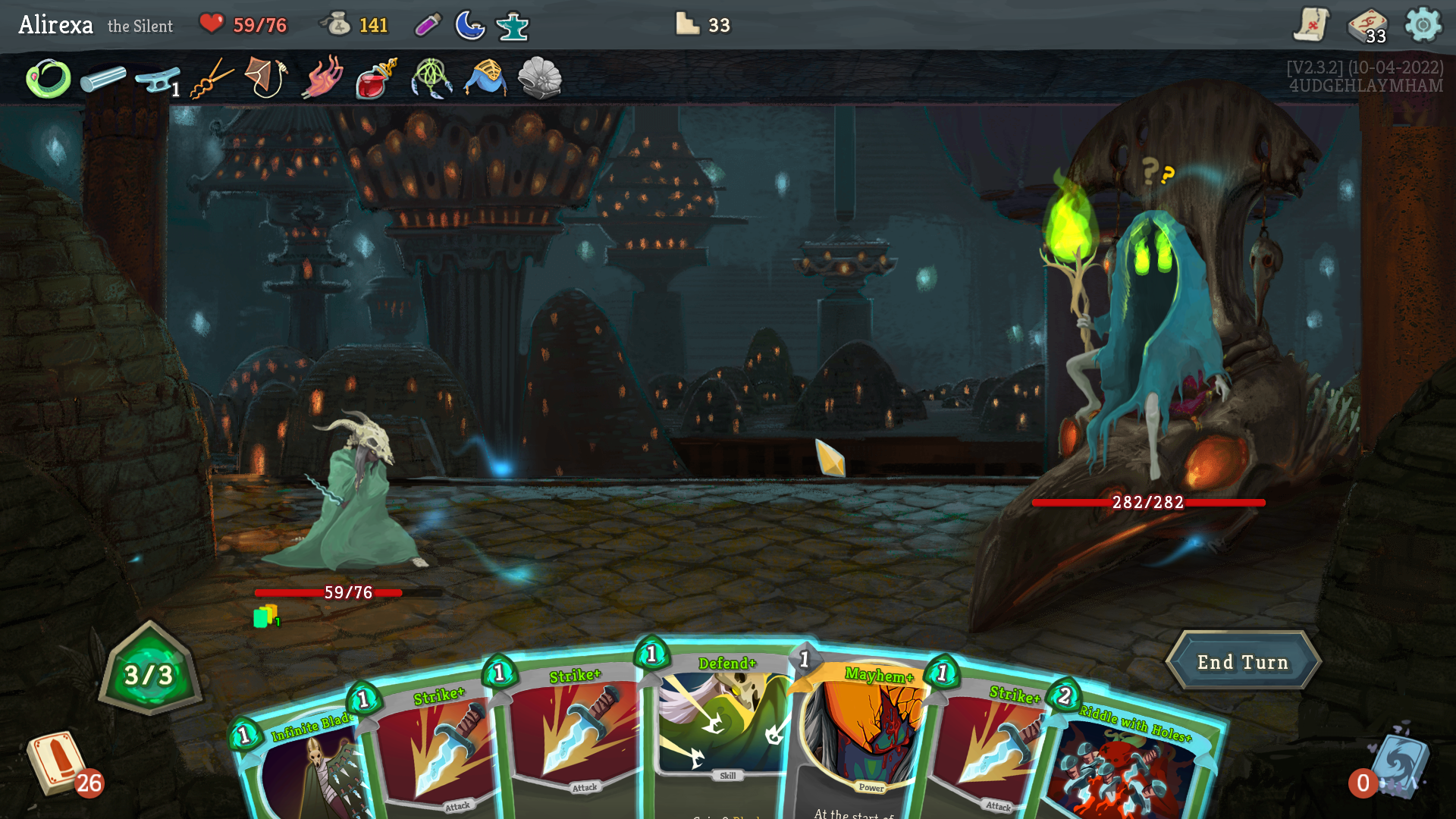The height and width of the screenshot is (819, 1456).
Task: Pick the Riddle with Holes+ card
Action: click(1130, 766)
